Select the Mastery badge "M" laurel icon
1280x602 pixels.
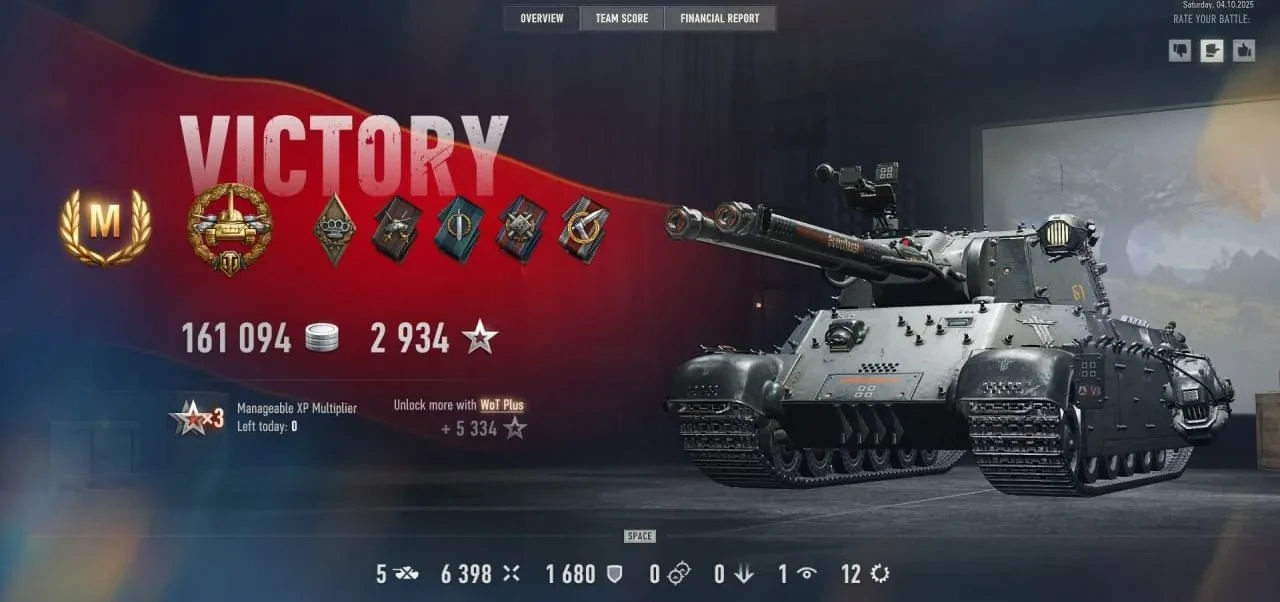click(105, 227)
